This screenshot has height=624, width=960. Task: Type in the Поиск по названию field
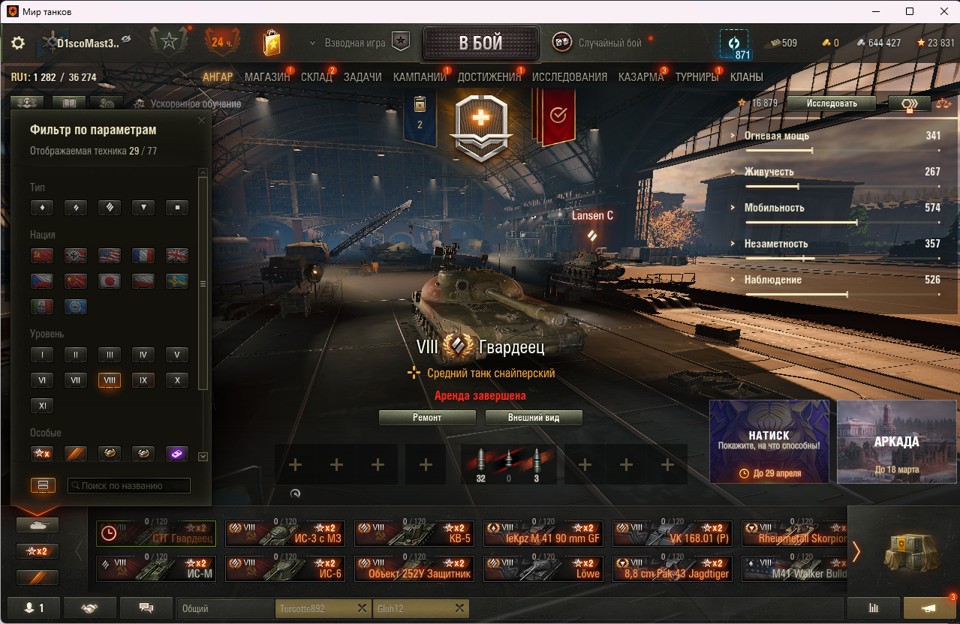point(128,486)
